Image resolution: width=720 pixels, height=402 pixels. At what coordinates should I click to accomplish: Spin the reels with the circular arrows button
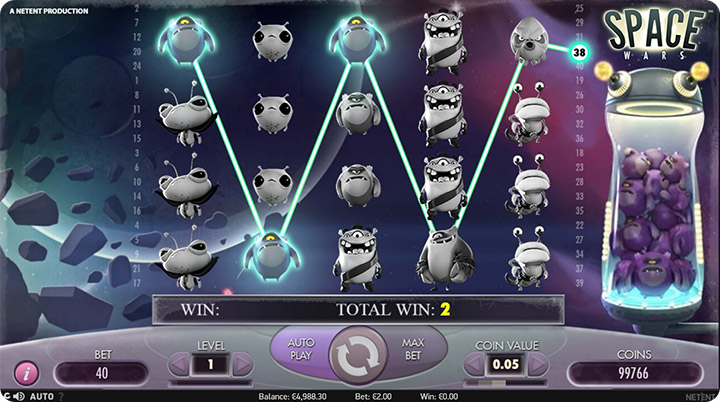359,355
